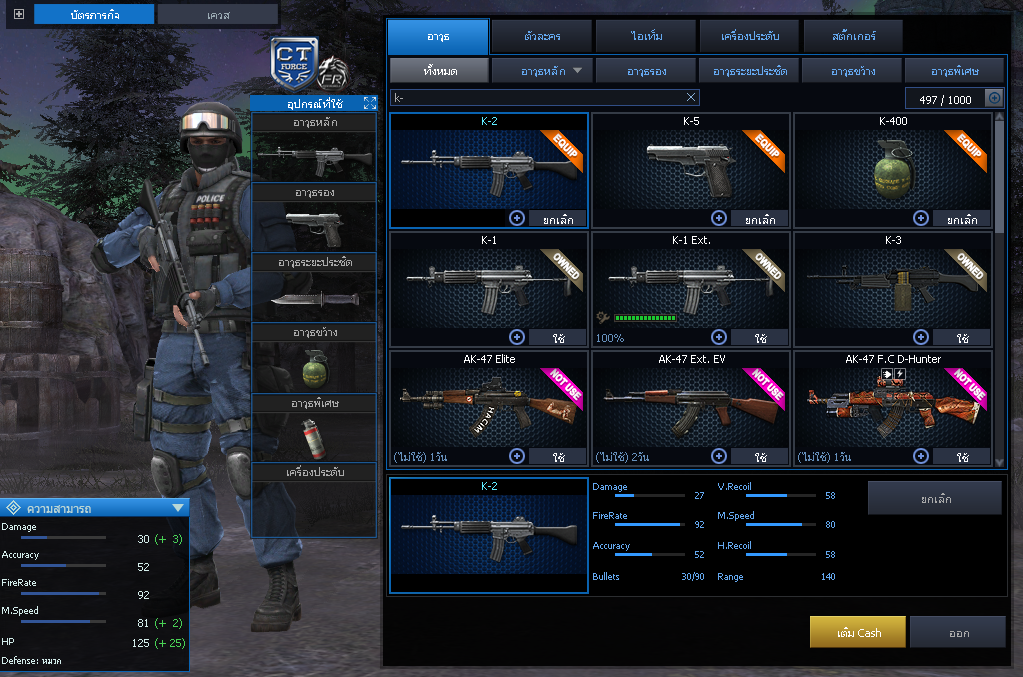Clear the weapon search box

(690, 98)
